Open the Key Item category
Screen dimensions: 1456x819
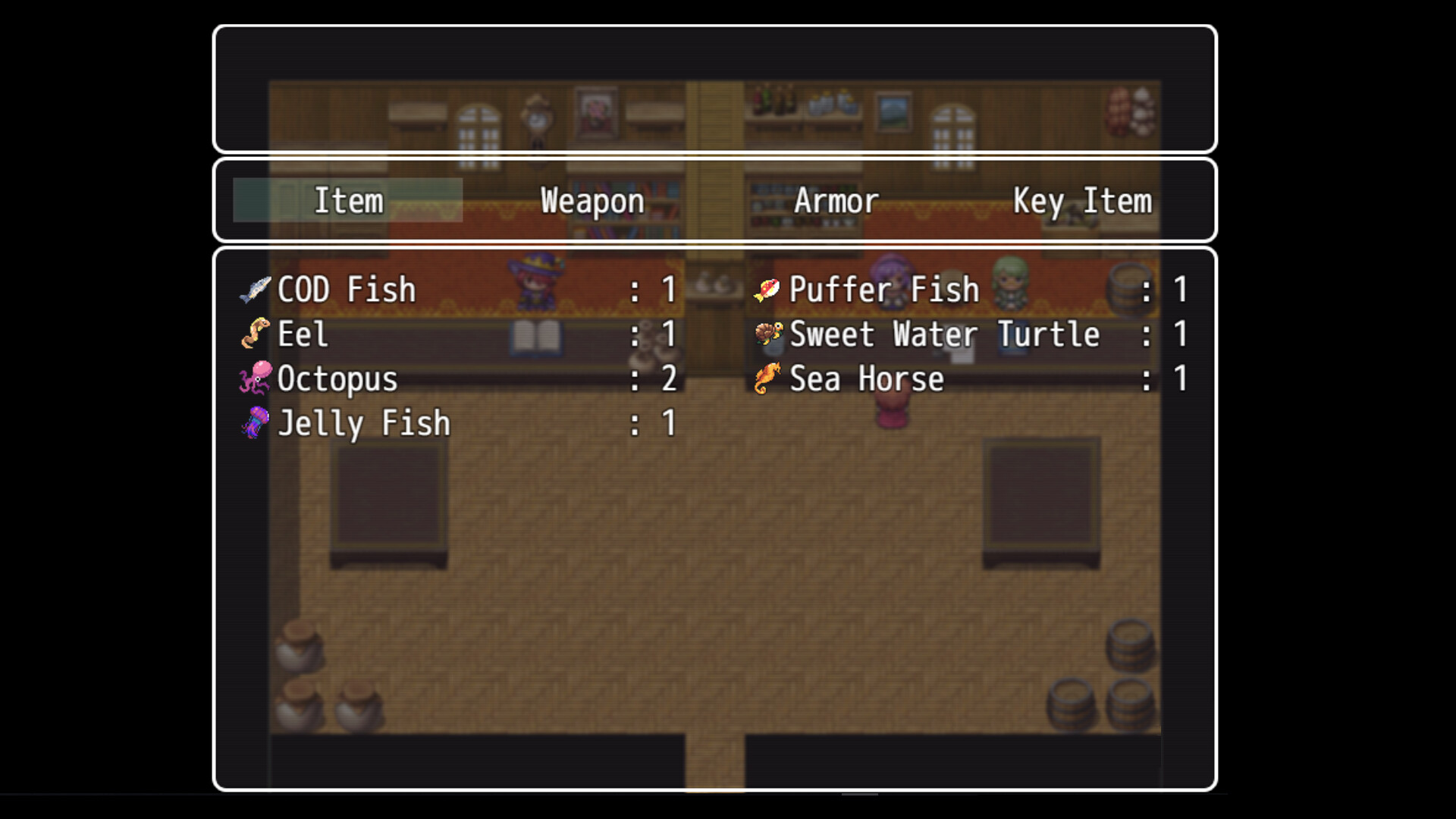point(1083,200)
